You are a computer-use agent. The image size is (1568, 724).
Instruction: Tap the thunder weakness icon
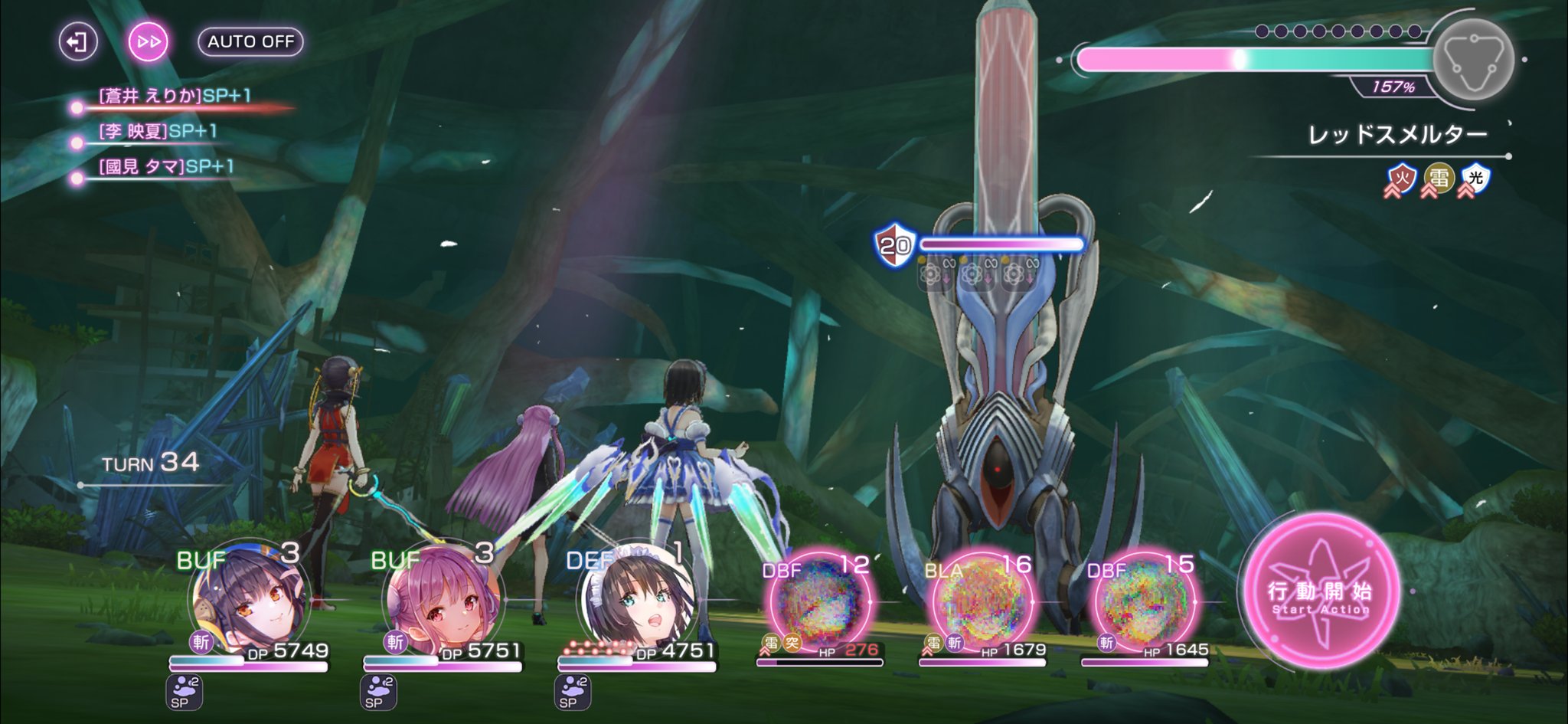[1439, 179]
